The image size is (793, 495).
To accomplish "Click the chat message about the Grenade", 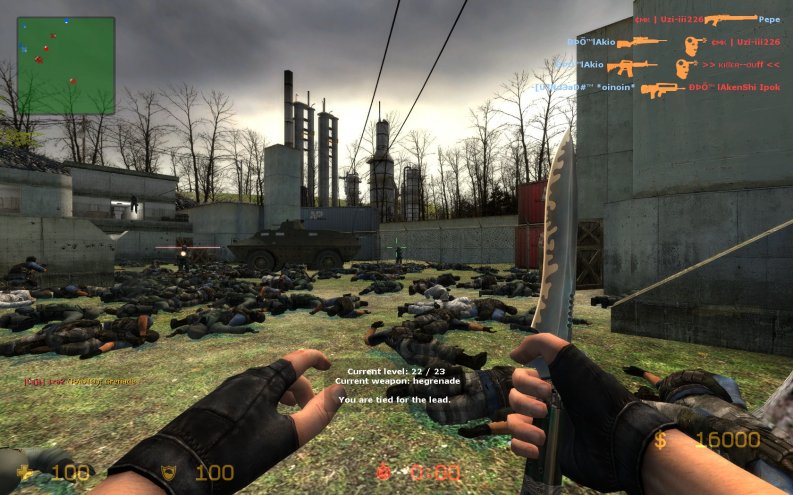I will tap(82, 381).
